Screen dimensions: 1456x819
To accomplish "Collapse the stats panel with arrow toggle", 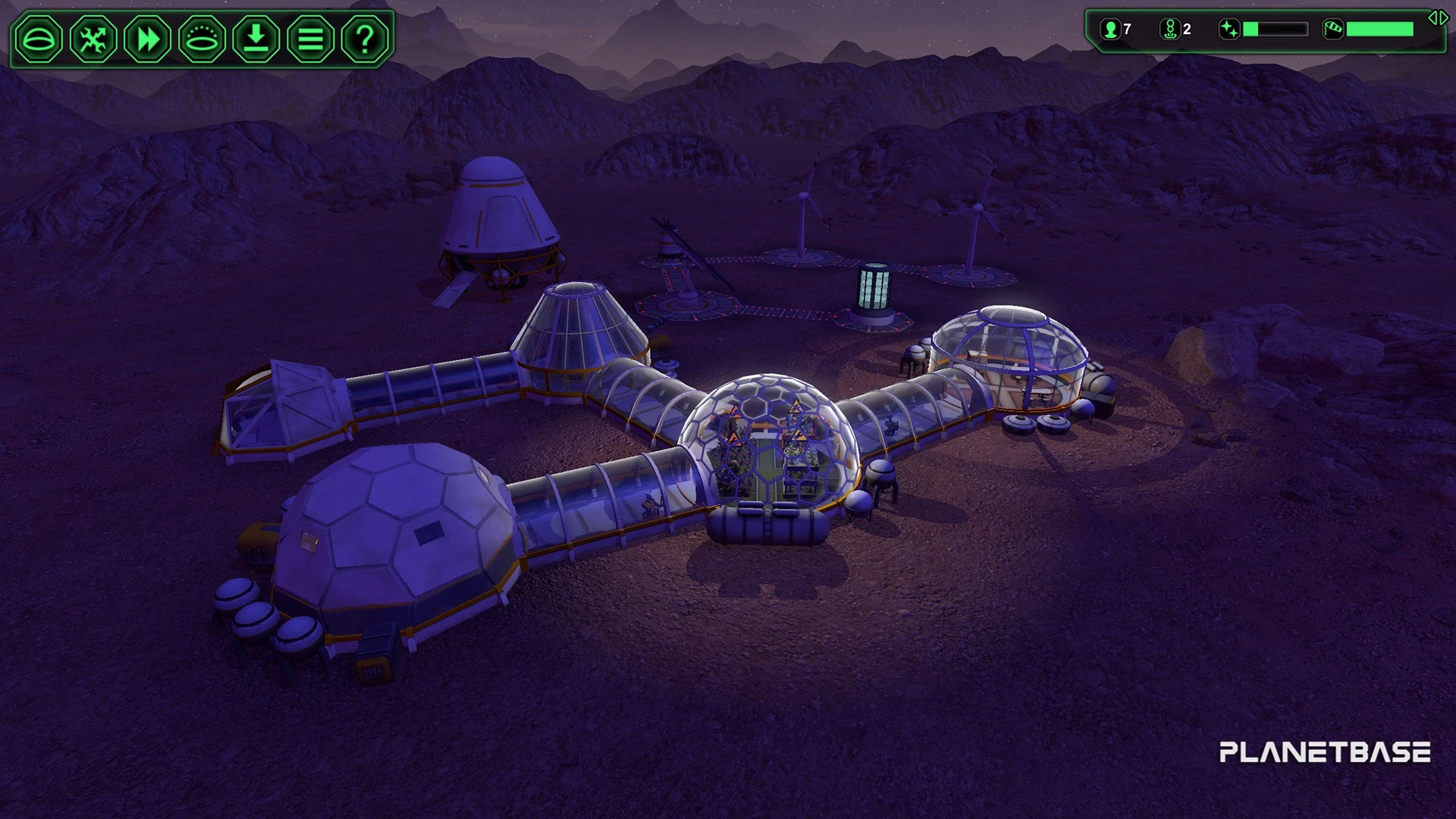I will [x=1438, y=18].
